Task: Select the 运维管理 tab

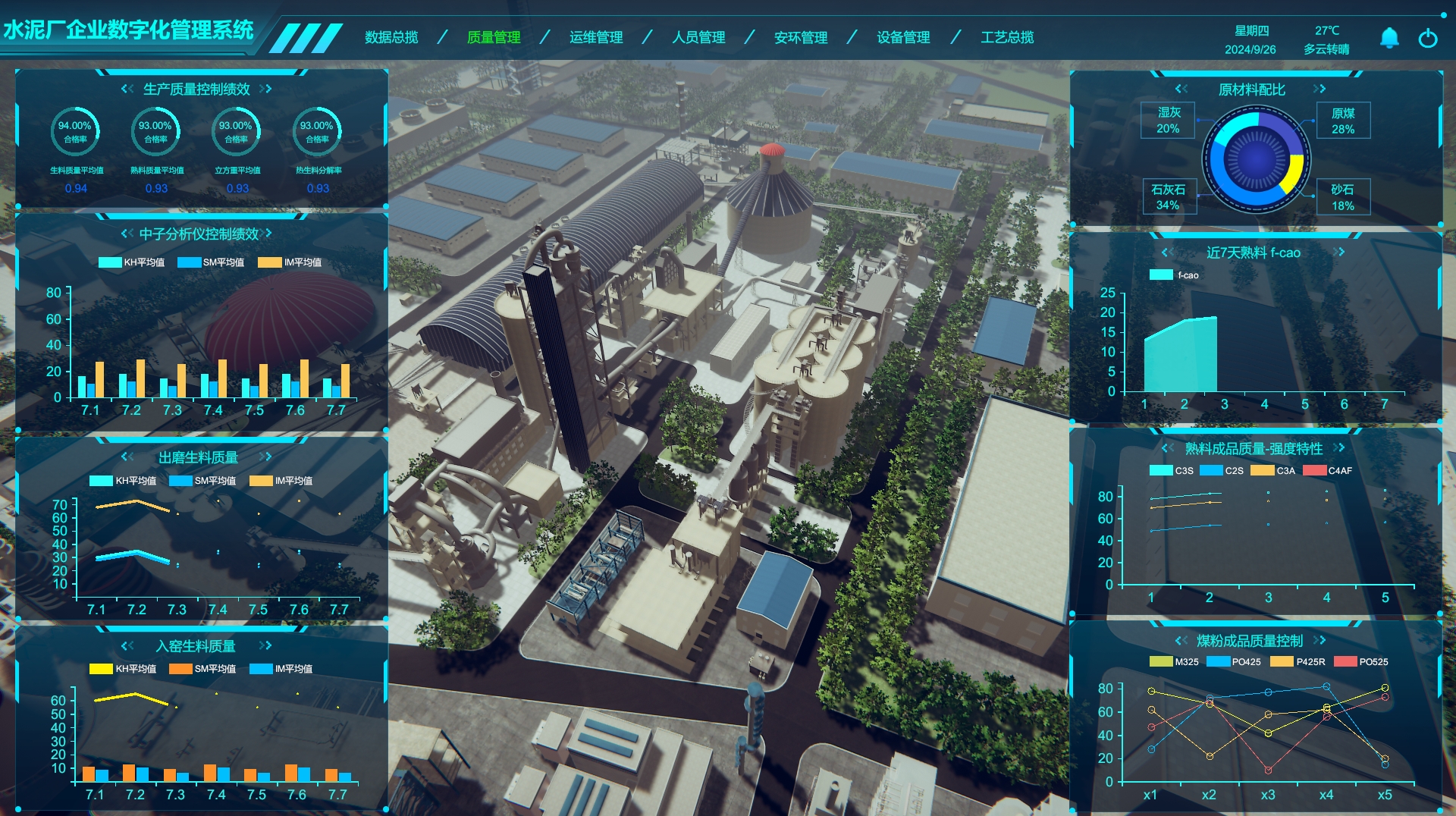Action: pos(596,37)
